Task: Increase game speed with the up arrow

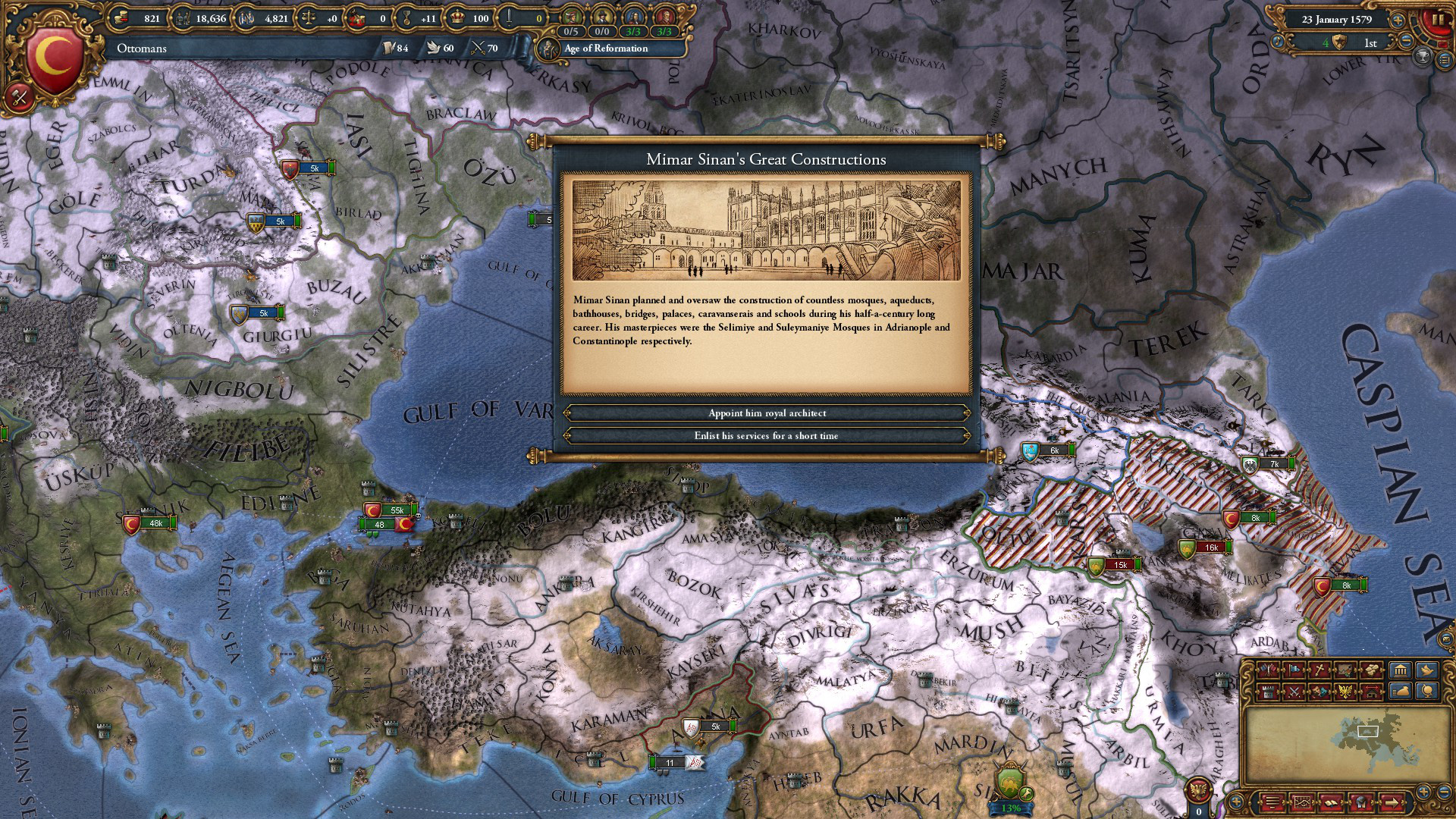Action: tap(1398, 20)
